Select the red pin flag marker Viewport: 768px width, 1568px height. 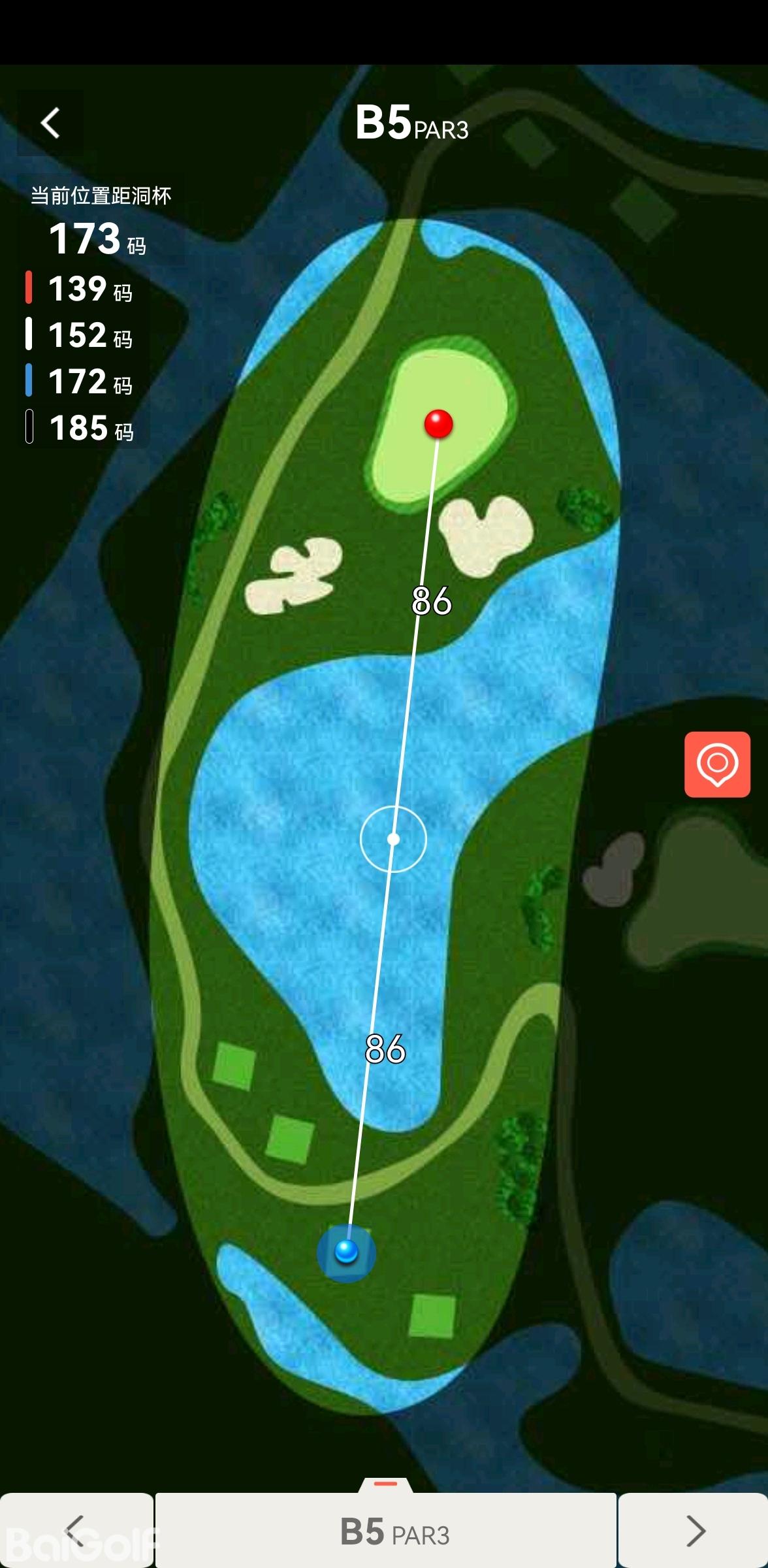tap(438, 423)
